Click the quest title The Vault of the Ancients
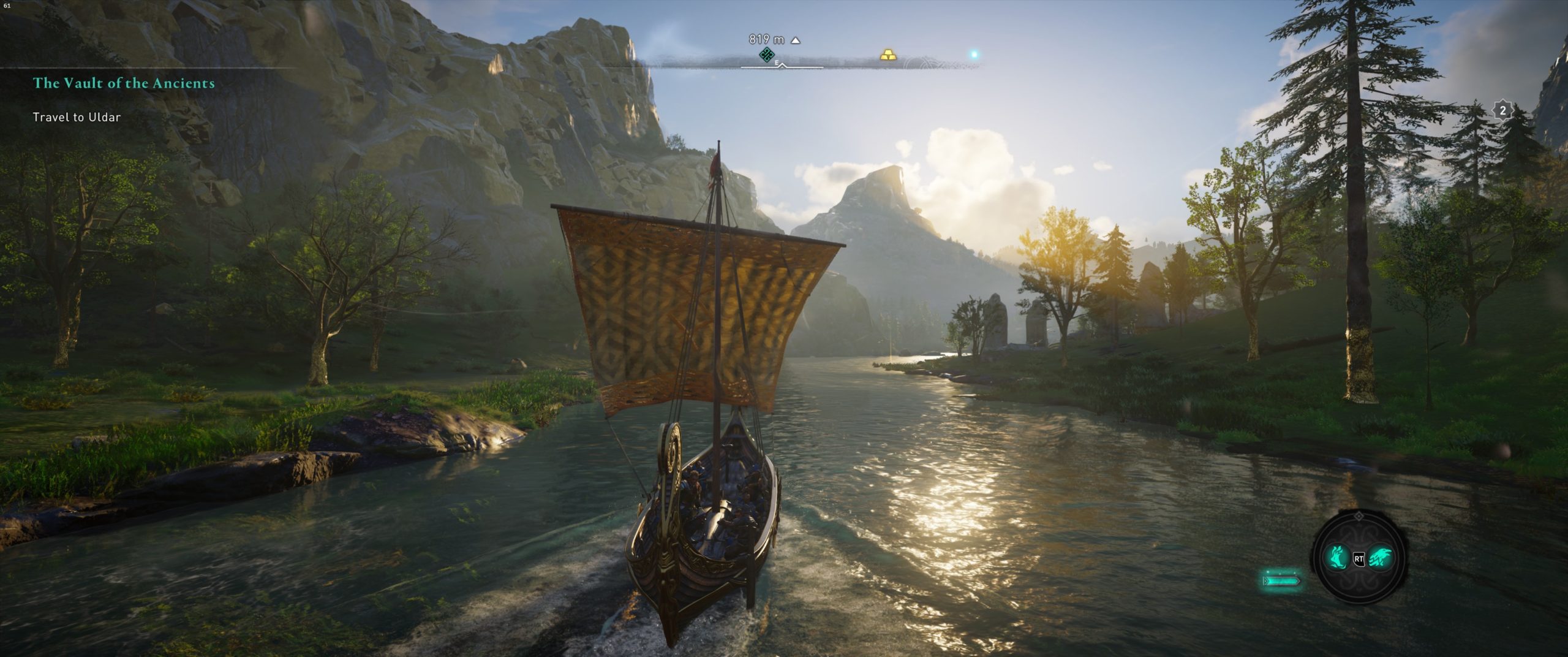The width and height of the screenshot is (1568, 657). (124, 84)
